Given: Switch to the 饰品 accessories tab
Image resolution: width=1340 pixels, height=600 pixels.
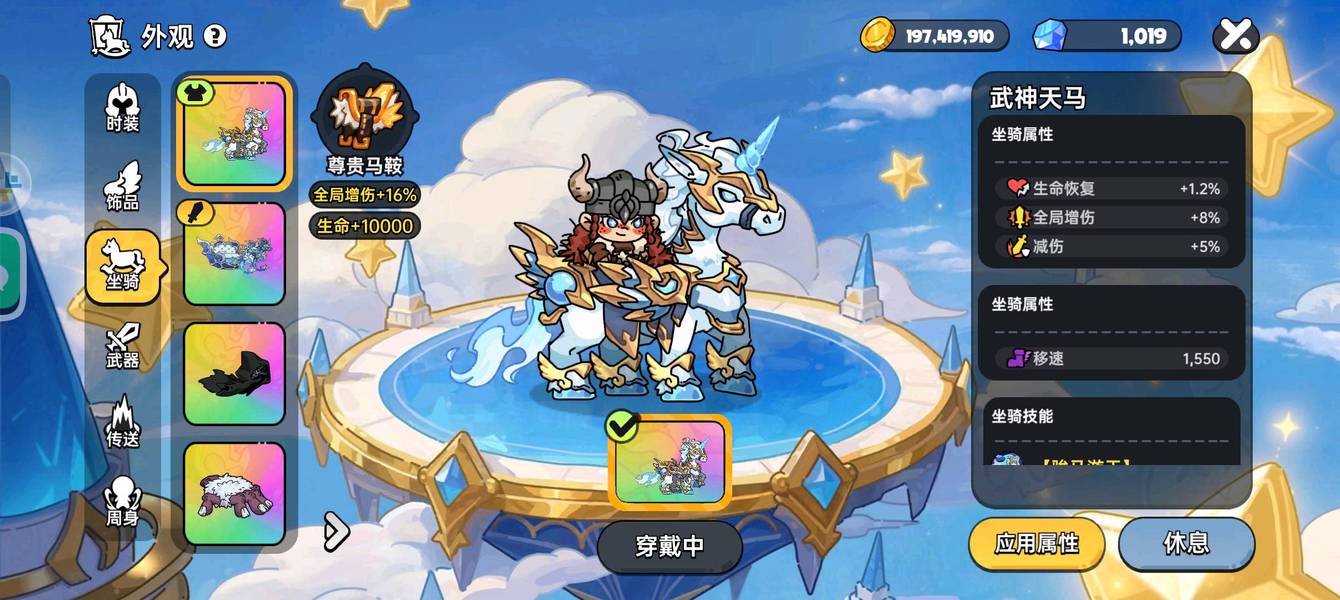Looking at the screenshot, I should 123,188.
